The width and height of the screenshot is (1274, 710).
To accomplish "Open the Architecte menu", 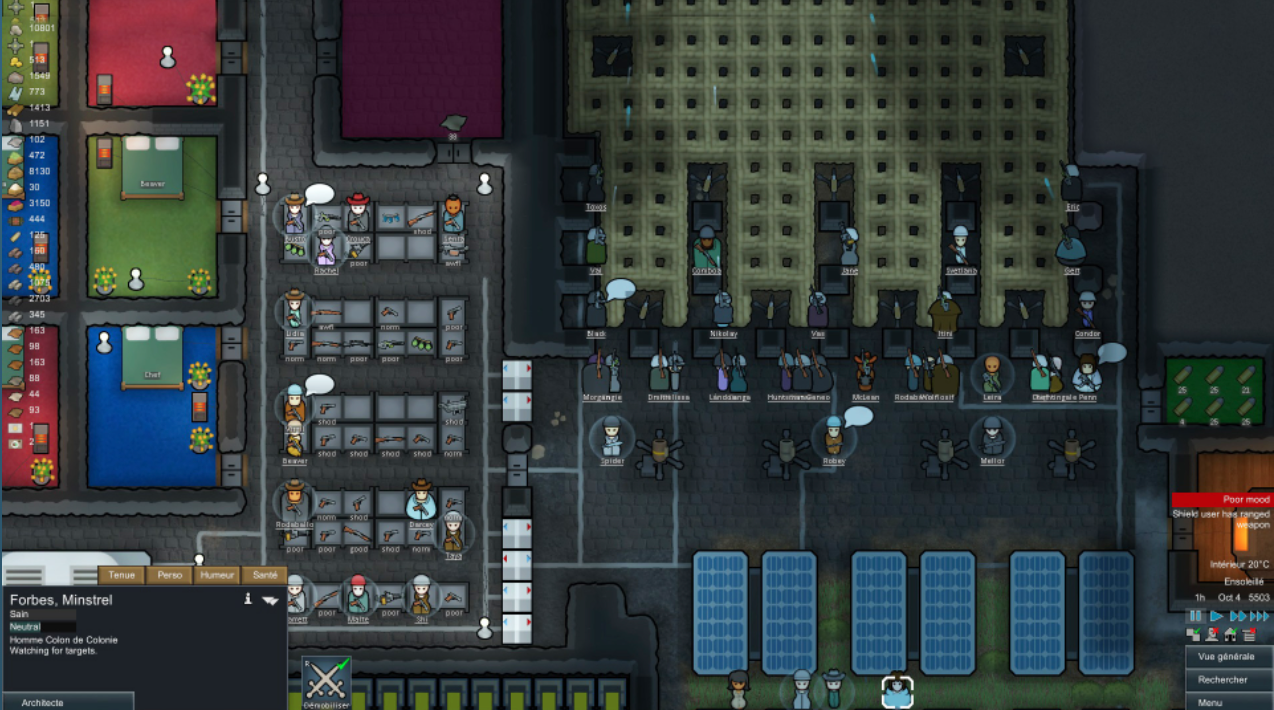I will click(66, 702).
